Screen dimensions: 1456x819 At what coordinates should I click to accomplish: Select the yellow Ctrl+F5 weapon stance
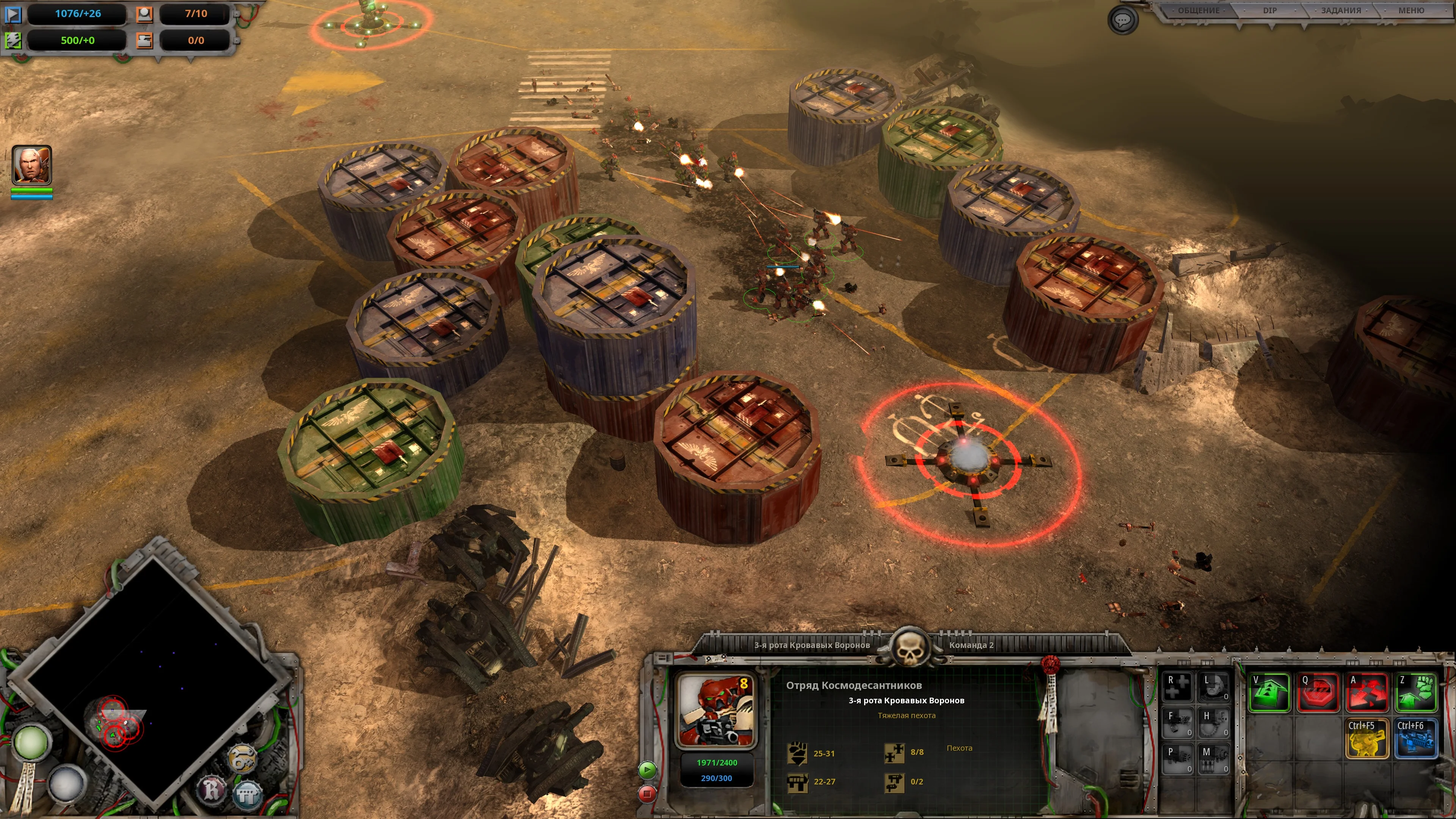[x=1367, y=738]
